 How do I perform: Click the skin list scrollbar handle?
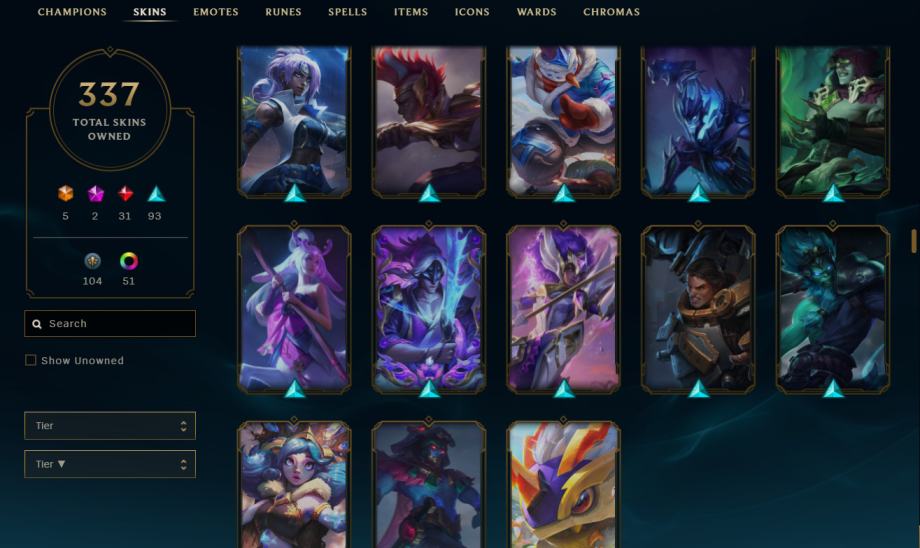pyautogui.click(x=913, y=241)
